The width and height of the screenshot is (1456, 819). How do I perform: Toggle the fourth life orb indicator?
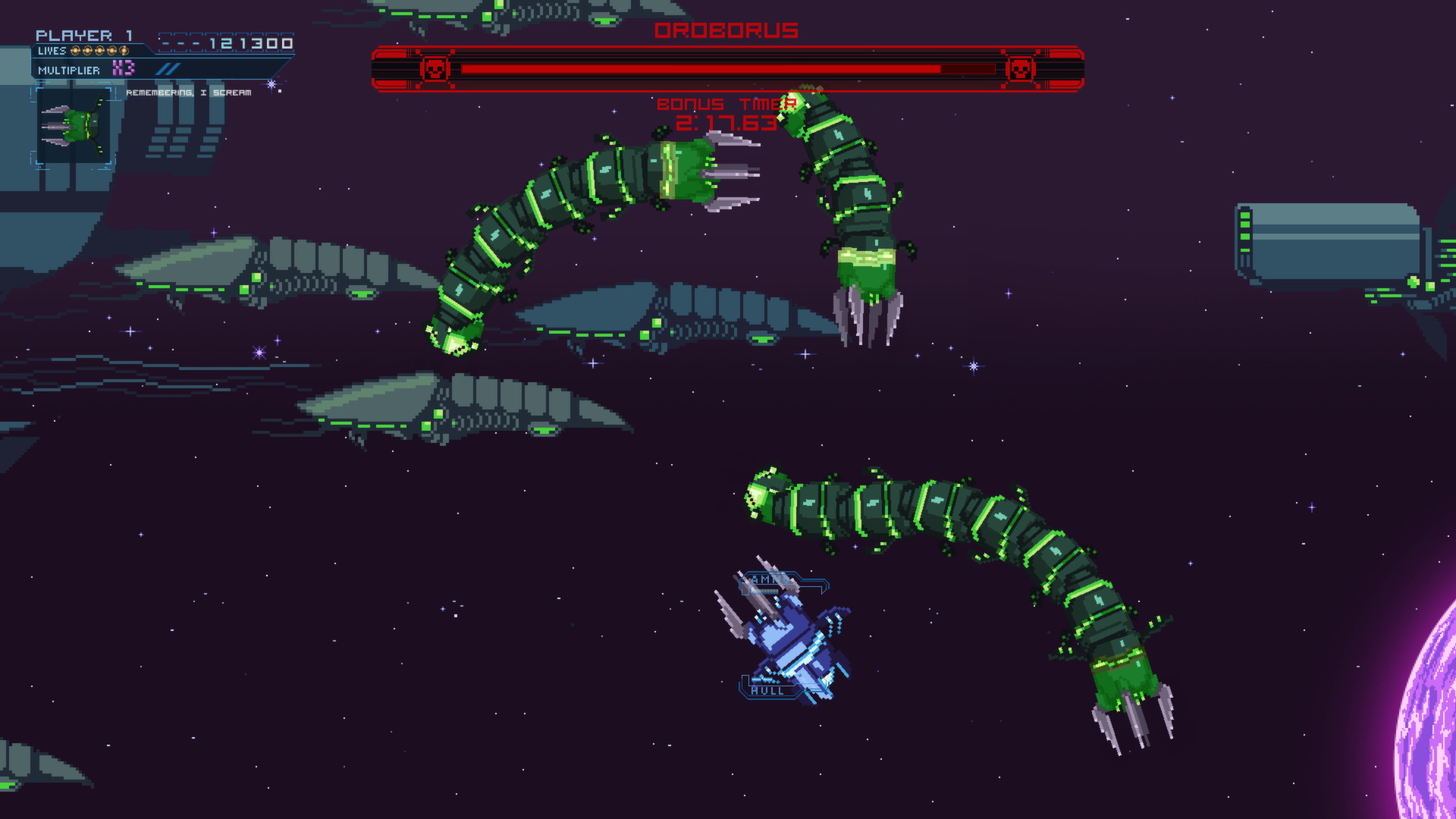coord(111,52)
